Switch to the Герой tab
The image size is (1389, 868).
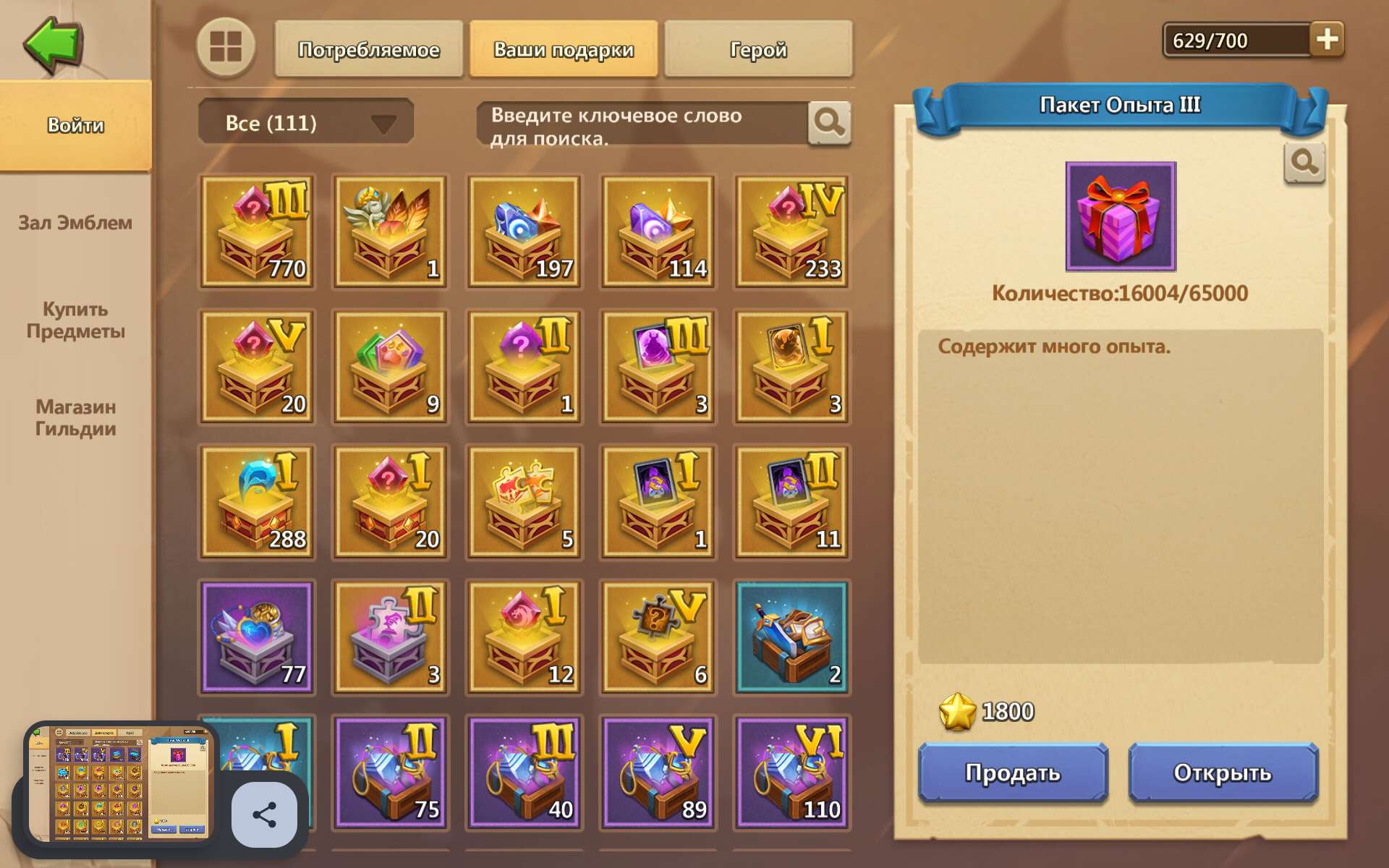coord(758,49)
